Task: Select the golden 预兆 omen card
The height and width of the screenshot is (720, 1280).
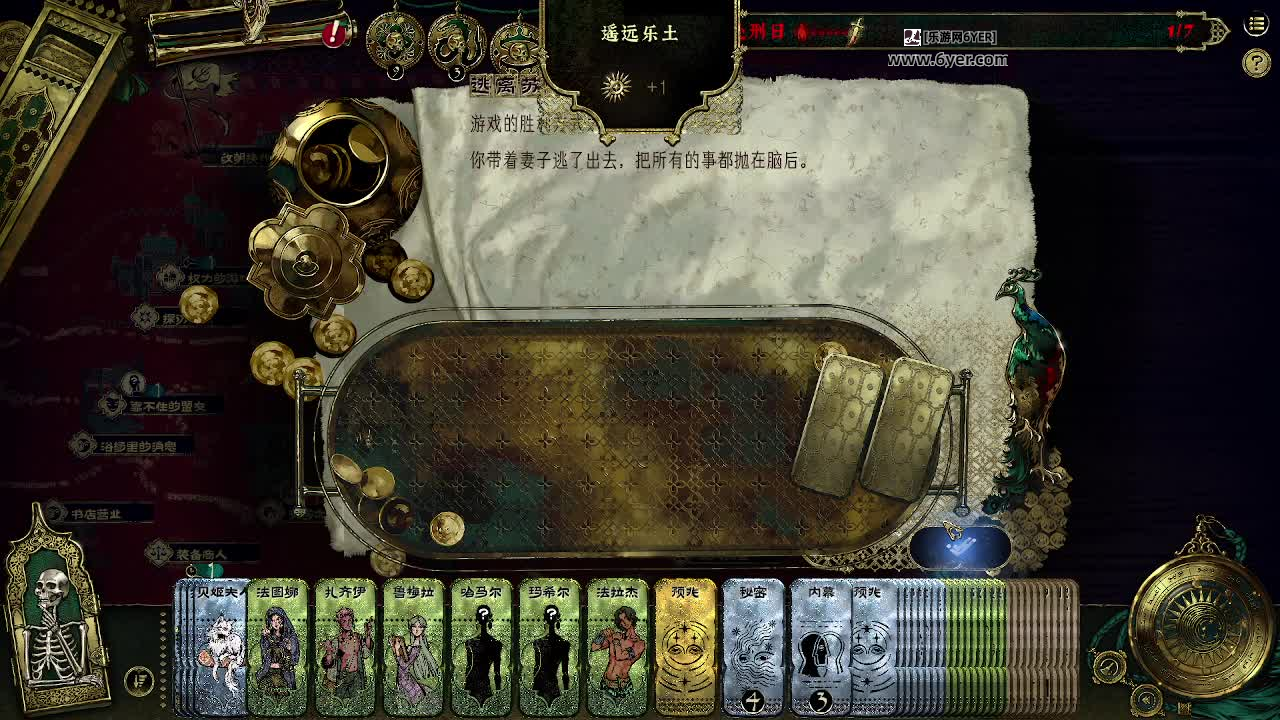Action: [x=686, y=647]
